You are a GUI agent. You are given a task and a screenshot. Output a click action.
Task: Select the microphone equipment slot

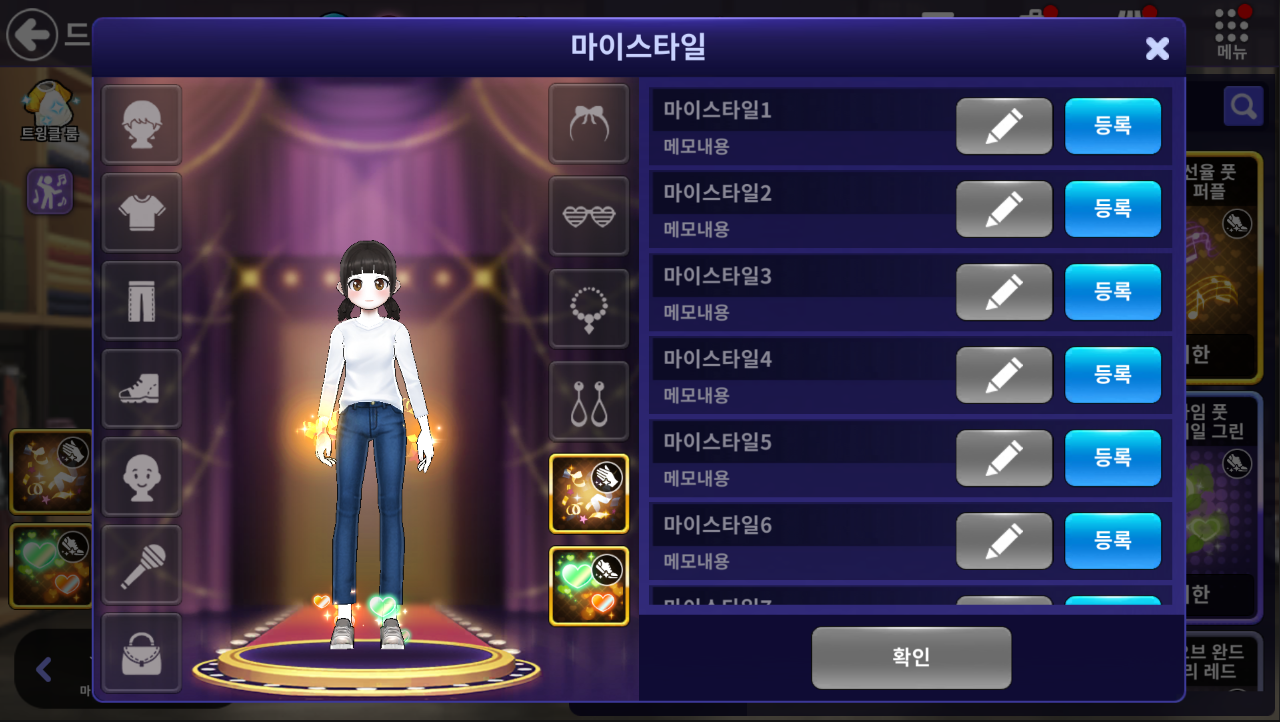tap(141, 565)
